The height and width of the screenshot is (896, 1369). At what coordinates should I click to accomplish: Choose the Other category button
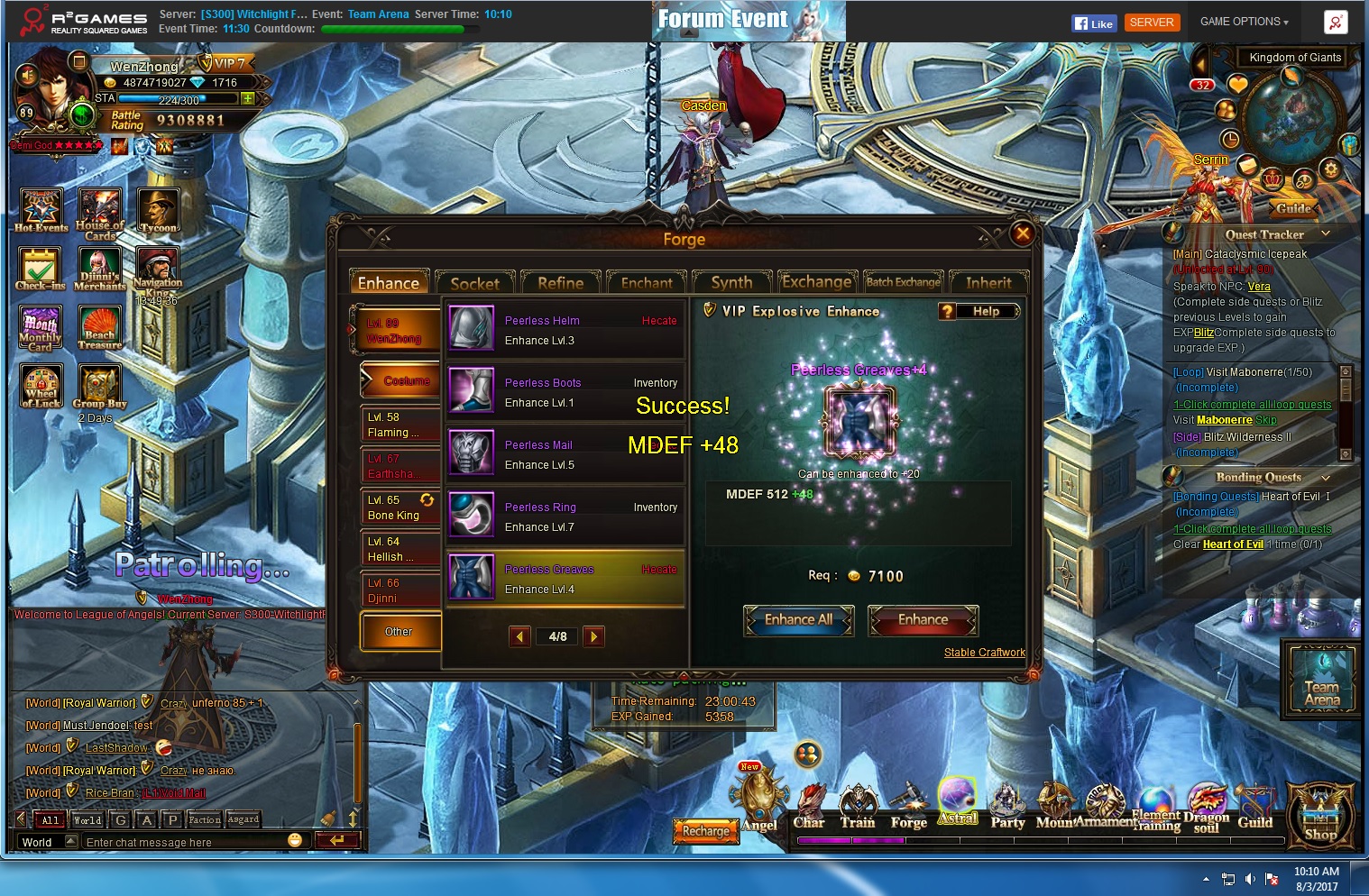coord(399,631)
